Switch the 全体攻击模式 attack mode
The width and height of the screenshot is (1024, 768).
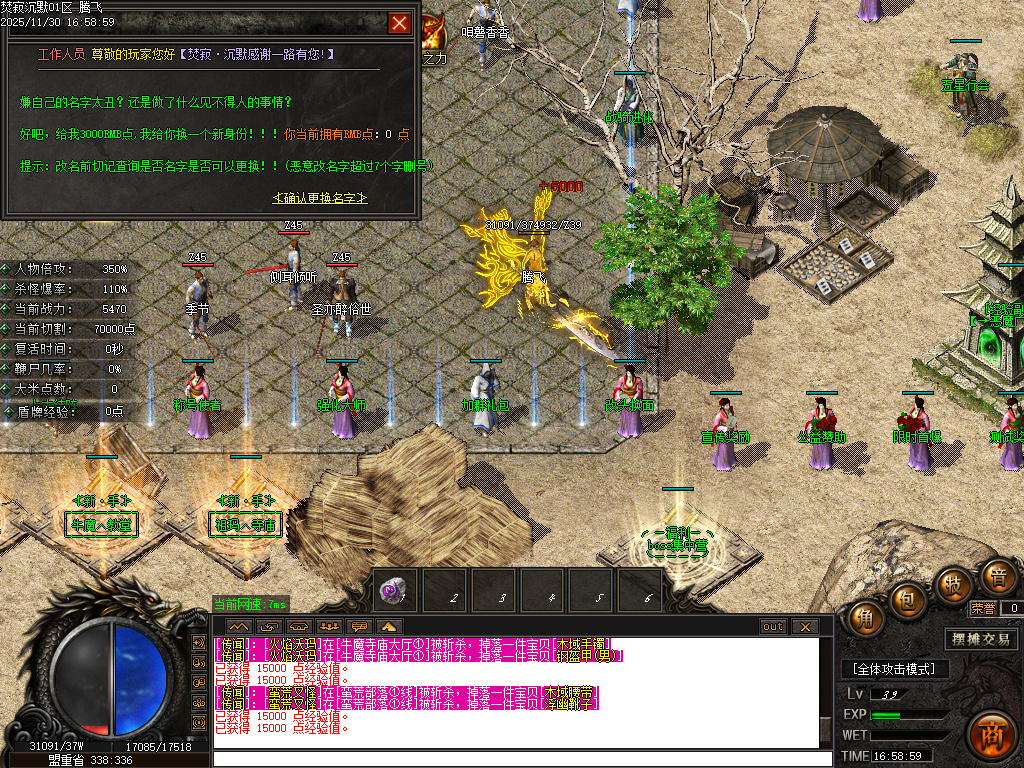click(x=894, y=668)
